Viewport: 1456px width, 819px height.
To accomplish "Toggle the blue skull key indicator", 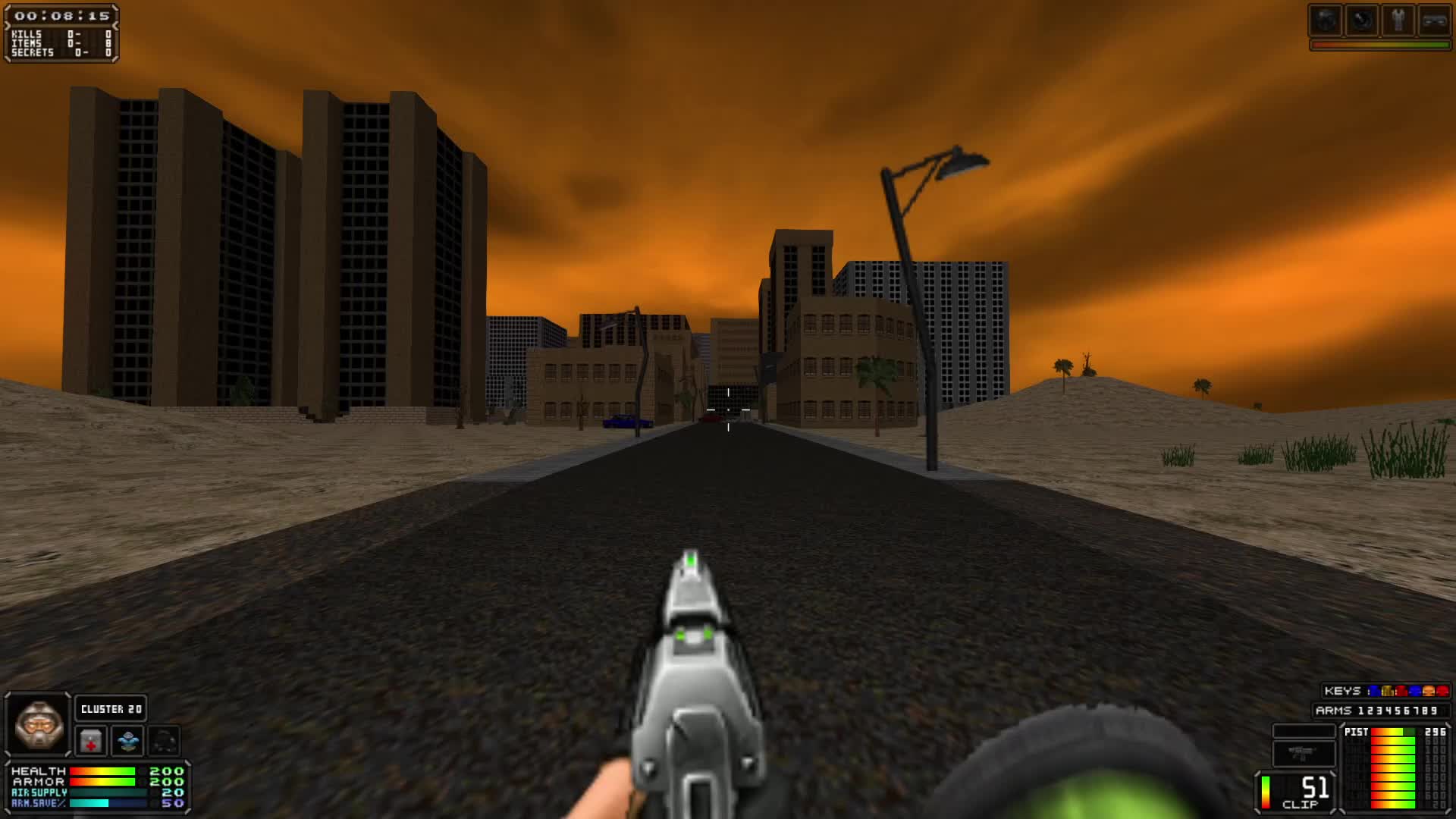I will [1414, 691].
